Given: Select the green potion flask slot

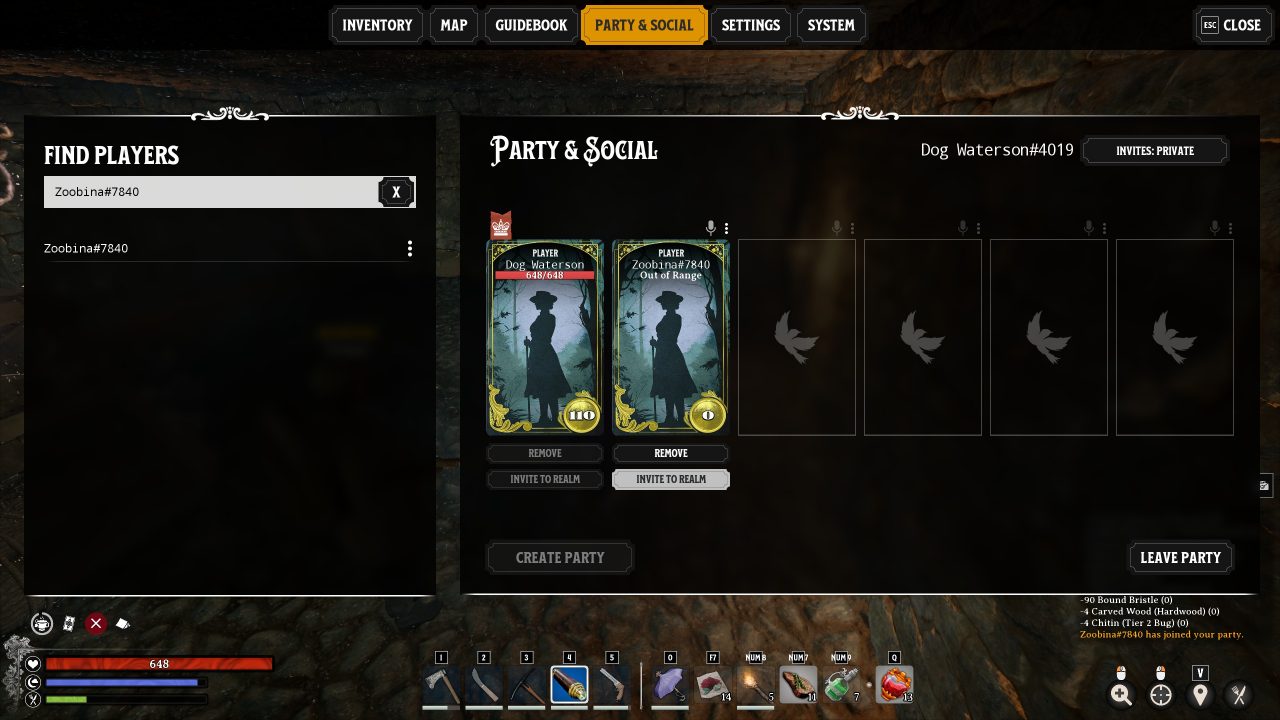Looking at the screenshot, I should [842, 685].
